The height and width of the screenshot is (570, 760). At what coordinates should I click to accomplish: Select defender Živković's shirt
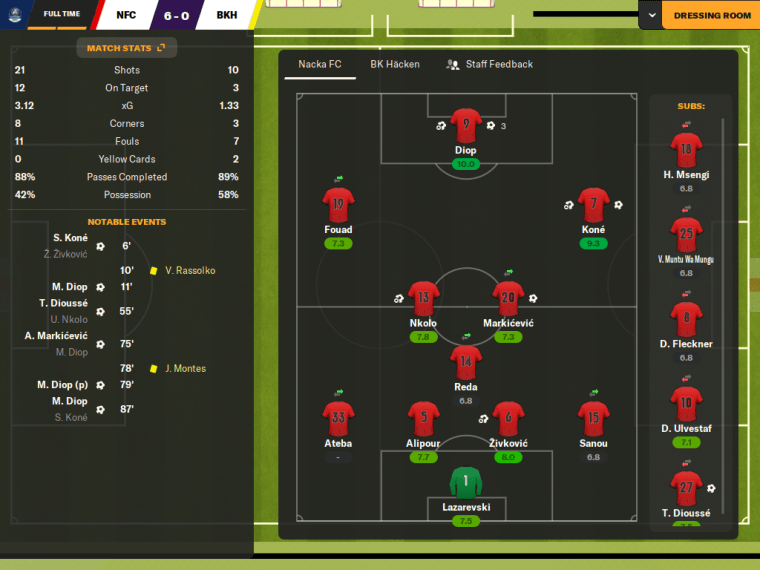508,419
